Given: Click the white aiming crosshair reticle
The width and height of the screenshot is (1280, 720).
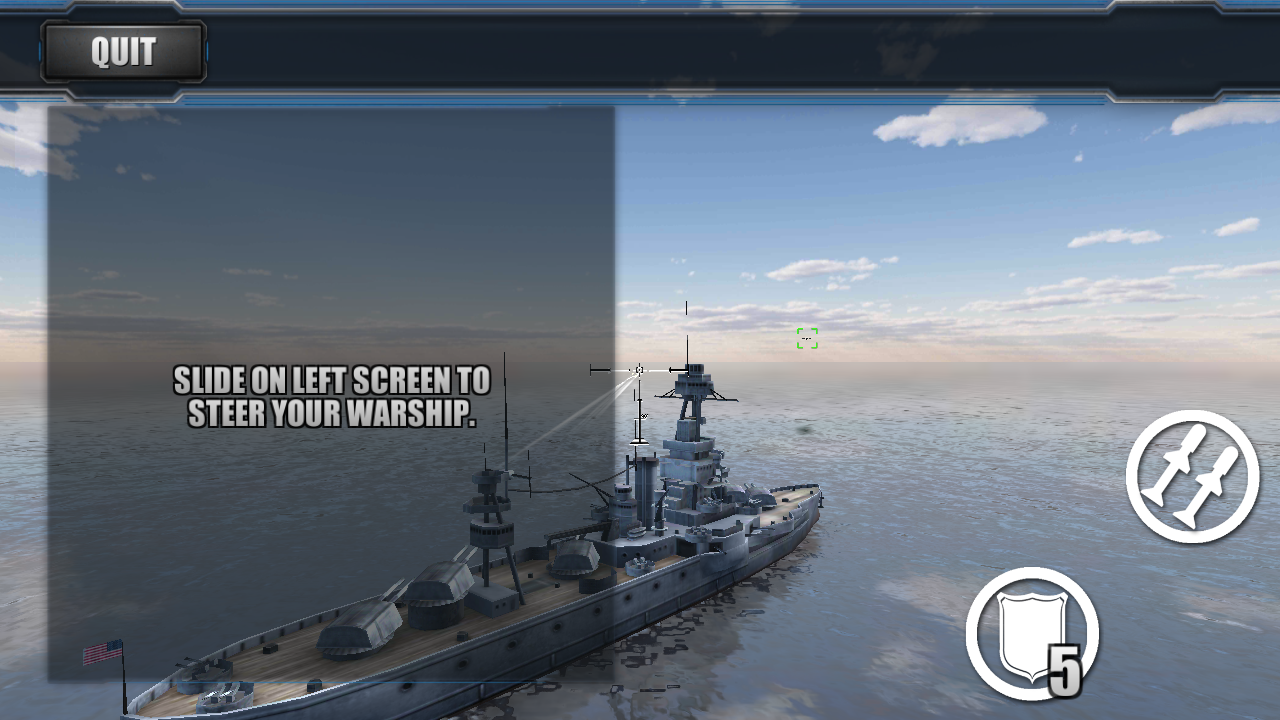Looking at the screenshot, I should 637,370.
